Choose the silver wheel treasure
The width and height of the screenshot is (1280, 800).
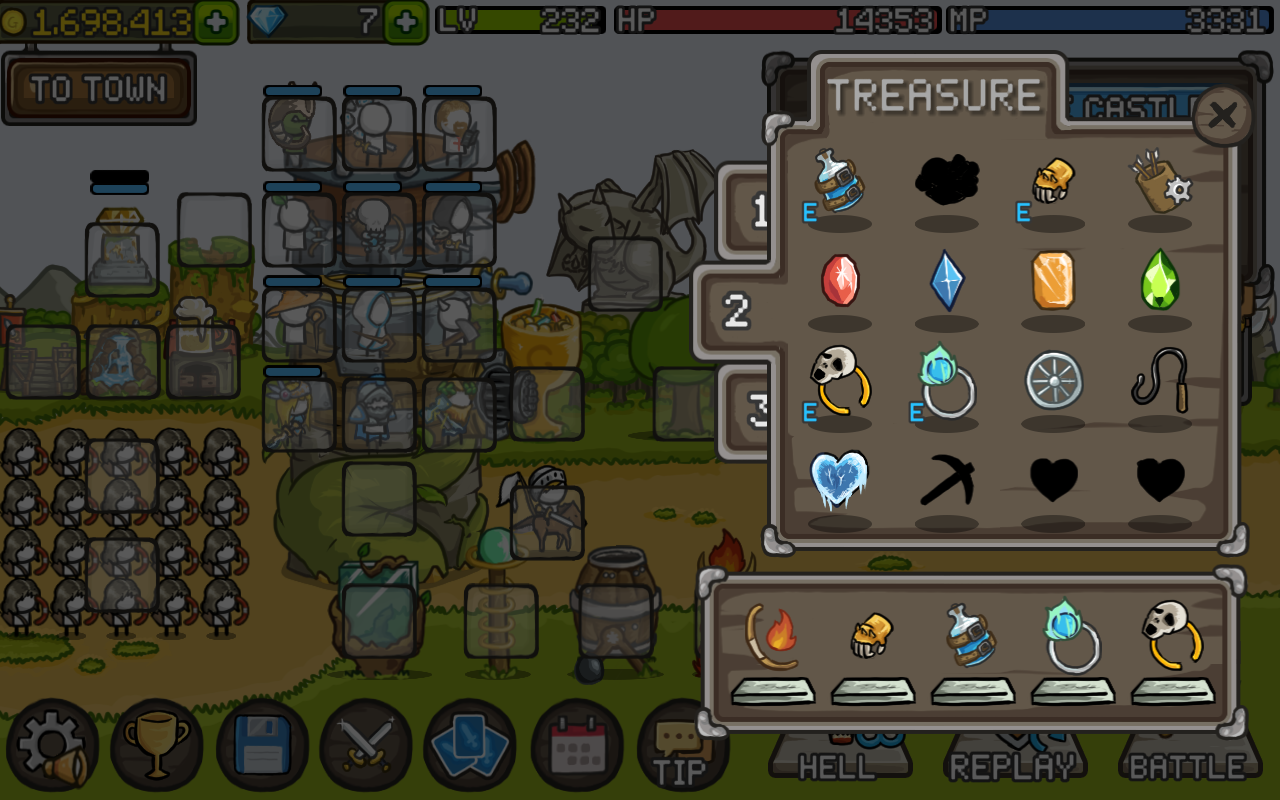(1053, 380)
